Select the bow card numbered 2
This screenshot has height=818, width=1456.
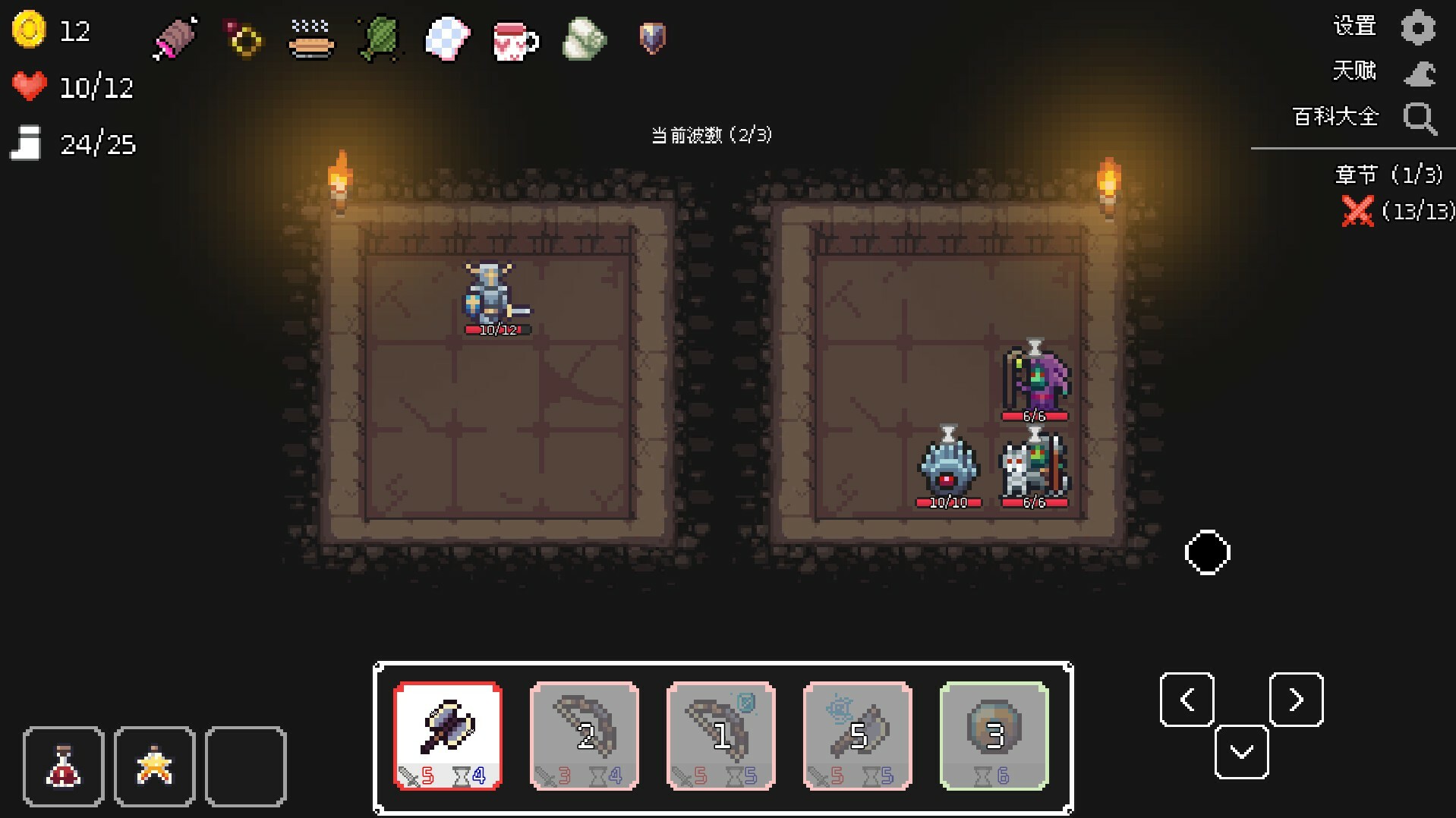pos(584,735)
